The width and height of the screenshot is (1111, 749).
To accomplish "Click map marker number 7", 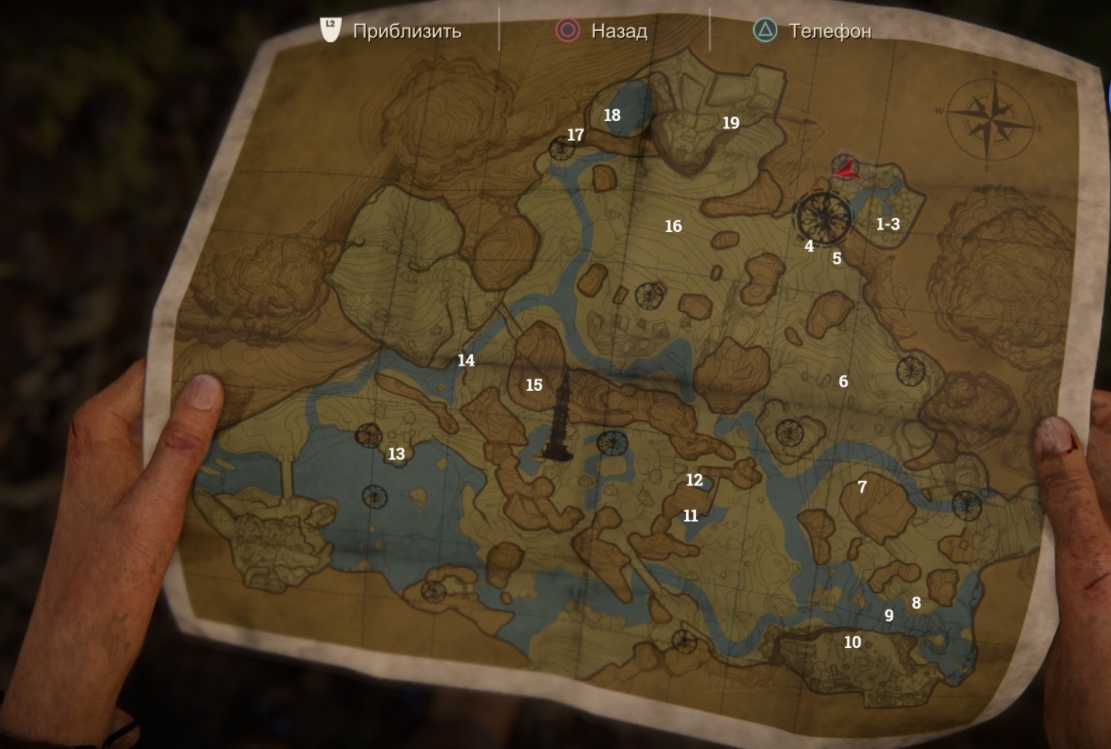I will (x=862, y=487).
